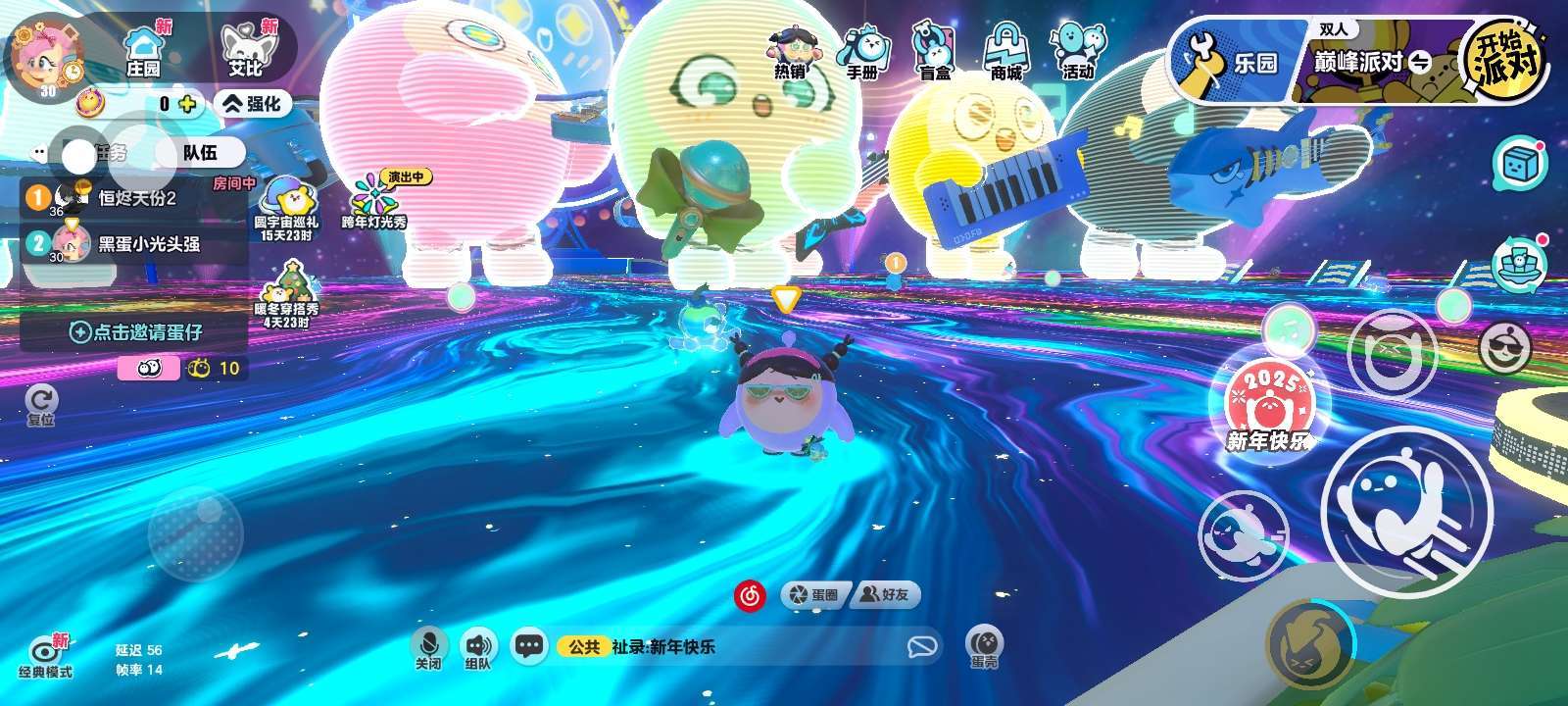Open the 商城 store
1568x706 pixels.
pyautogui.click(x=1005, y=53)
